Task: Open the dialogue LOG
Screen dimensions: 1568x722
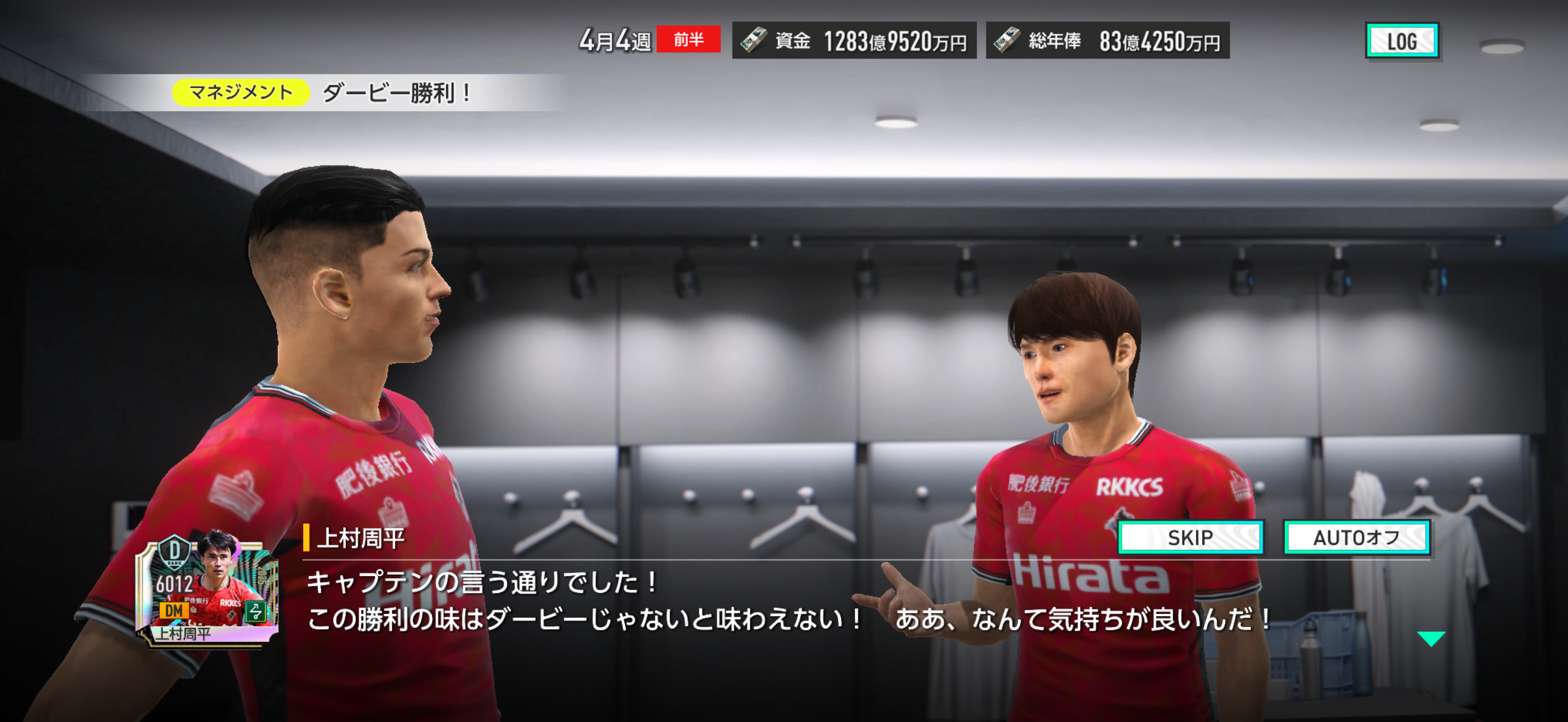Action: tap(1402, 41)
